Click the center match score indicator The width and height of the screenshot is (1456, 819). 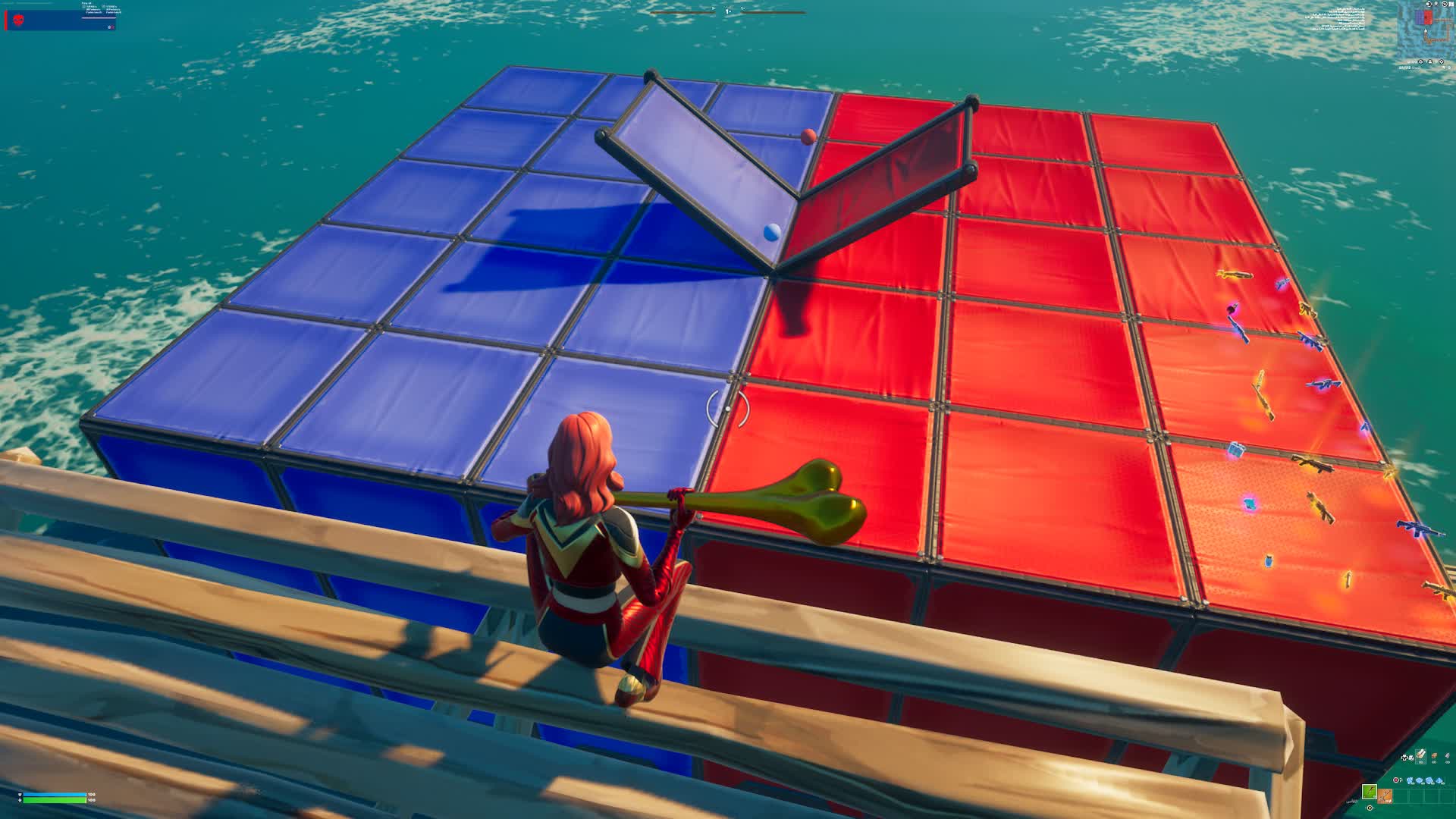click(x=727, y=12)
